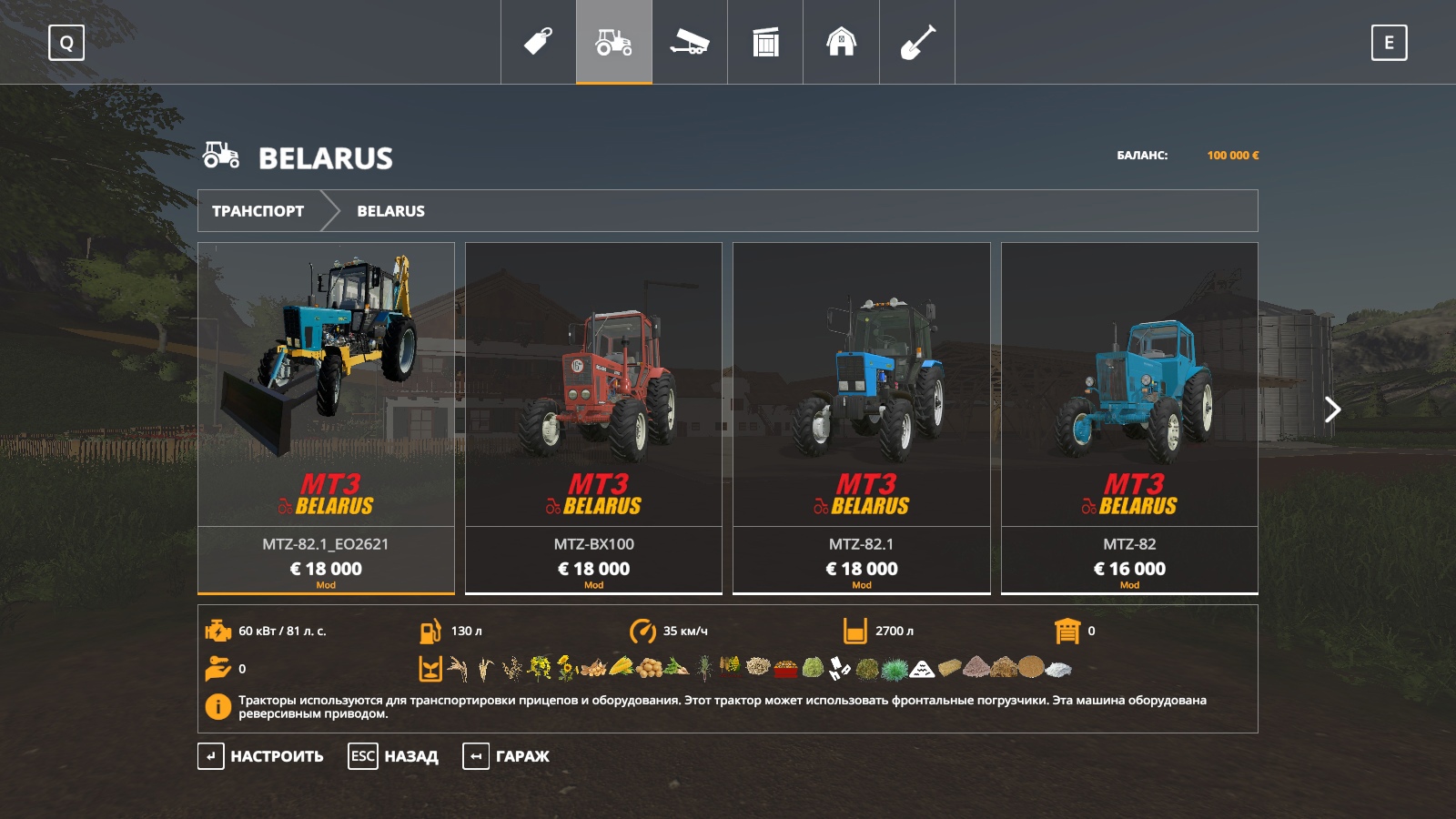The height and width of the screenshot is (819, 1456).
Task: Select the MTZ-82 tractor for 16 000
Action: coord(1129,418)
